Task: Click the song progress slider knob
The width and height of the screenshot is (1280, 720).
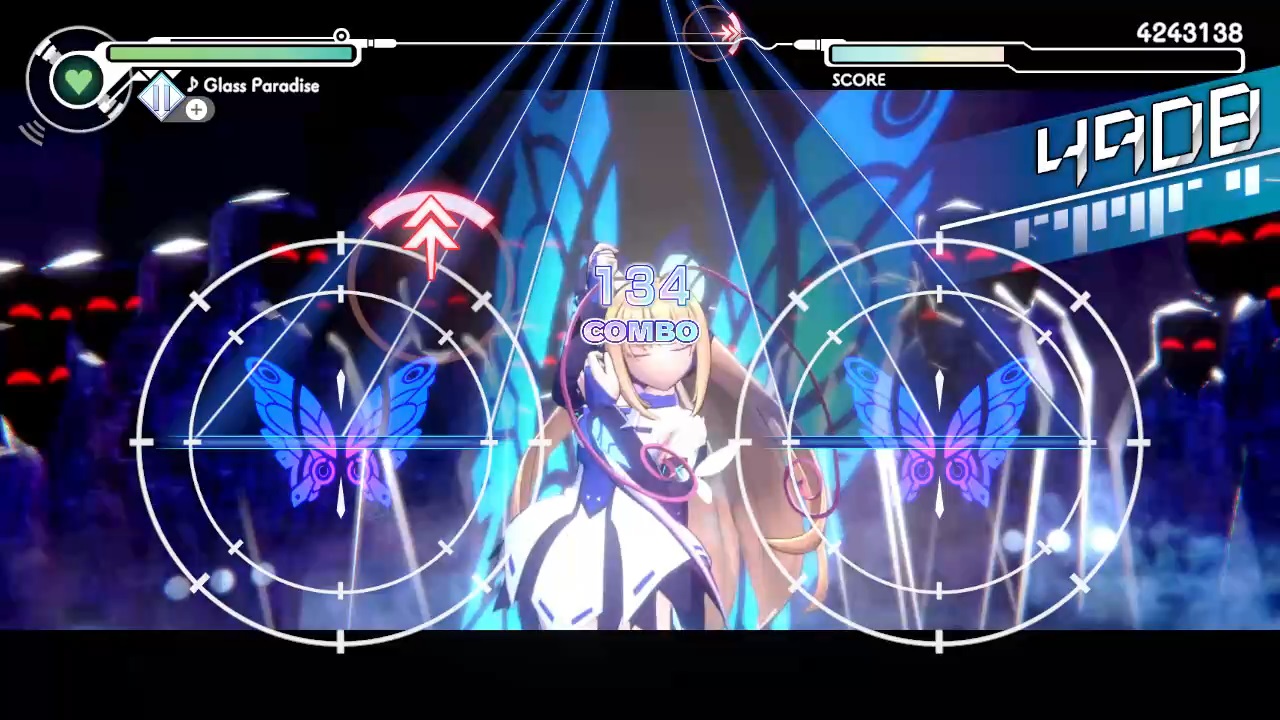Action: pos(341,36)
